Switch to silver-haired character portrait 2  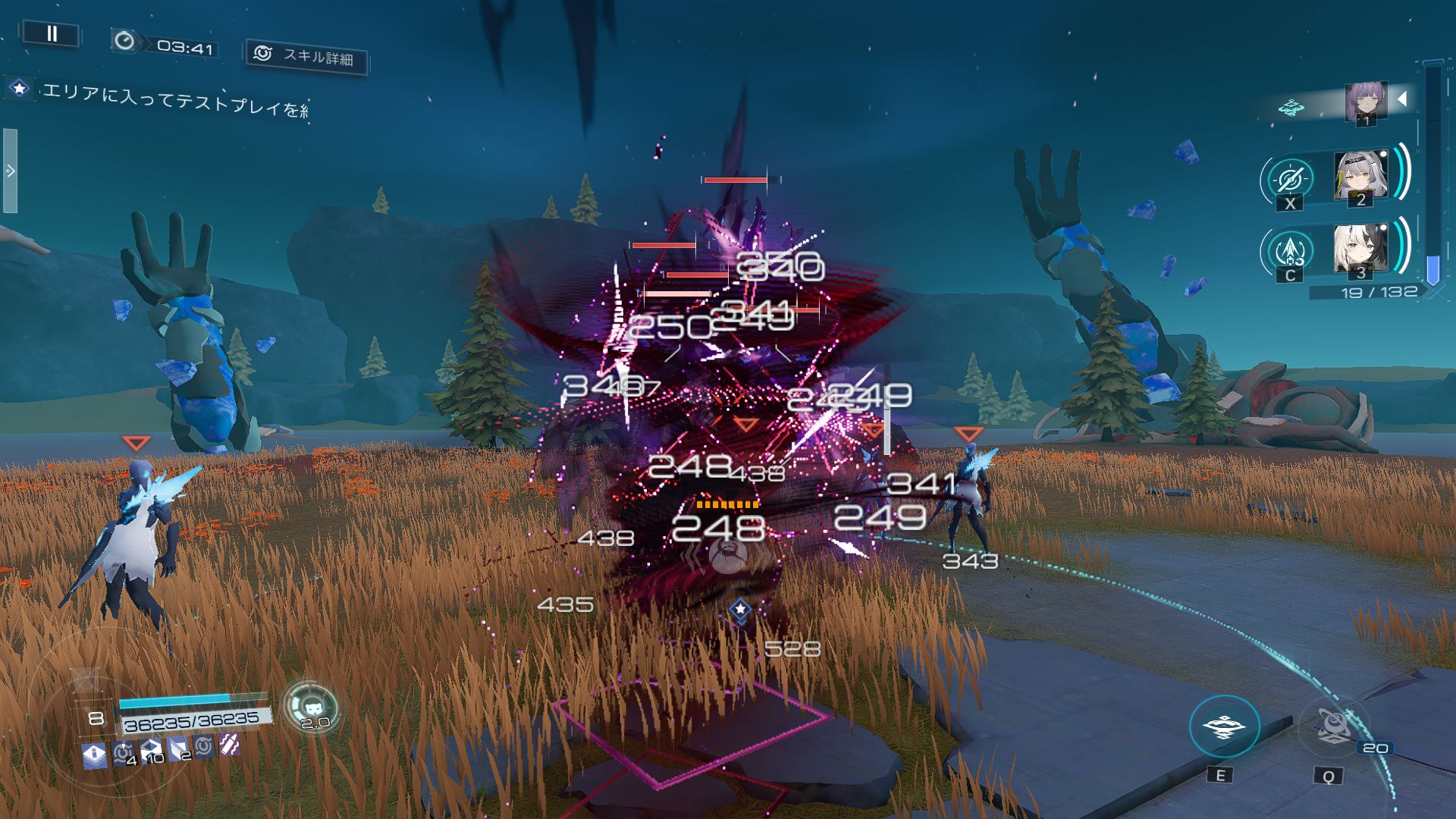pyautogui.click(x=1360, y=176)
